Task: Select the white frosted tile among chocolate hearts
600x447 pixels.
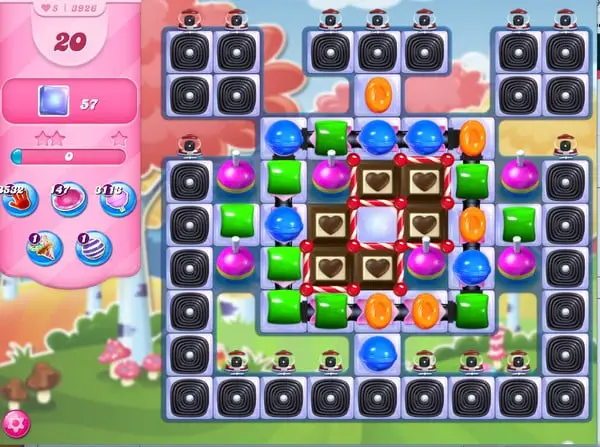Action: 377,224
